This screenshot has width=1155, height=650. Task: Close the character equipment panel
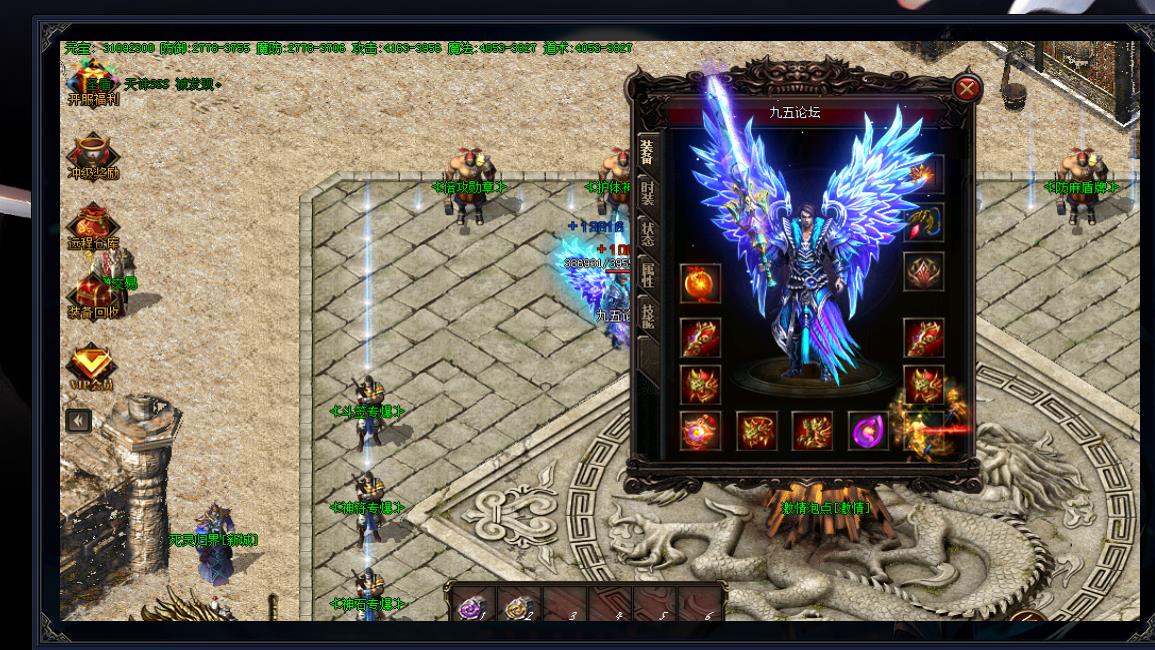967,89
